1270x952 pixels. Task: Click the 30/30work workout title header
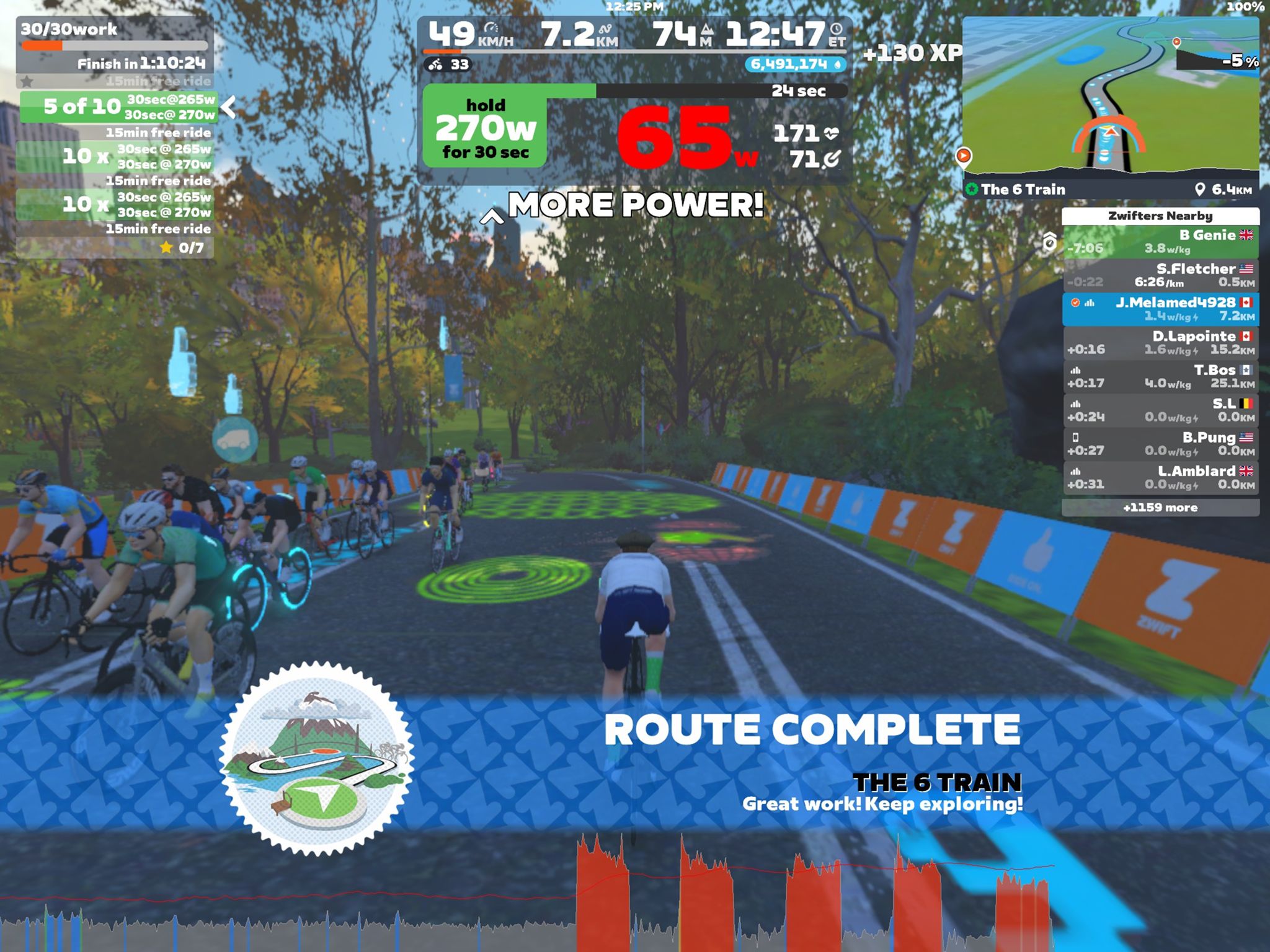coord(69,29)
